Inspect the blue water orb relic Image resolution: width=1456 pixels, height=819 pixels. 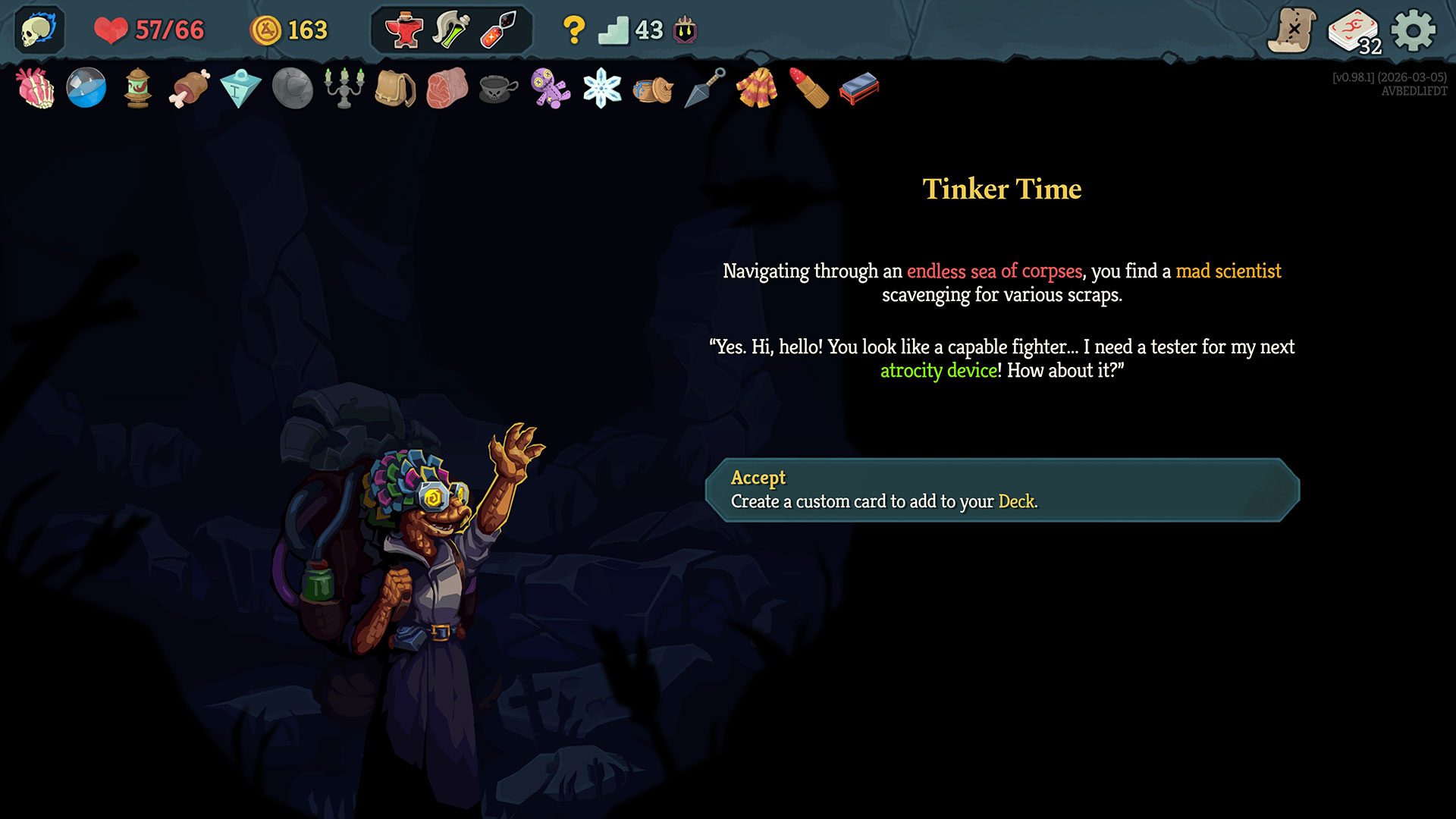86,89
